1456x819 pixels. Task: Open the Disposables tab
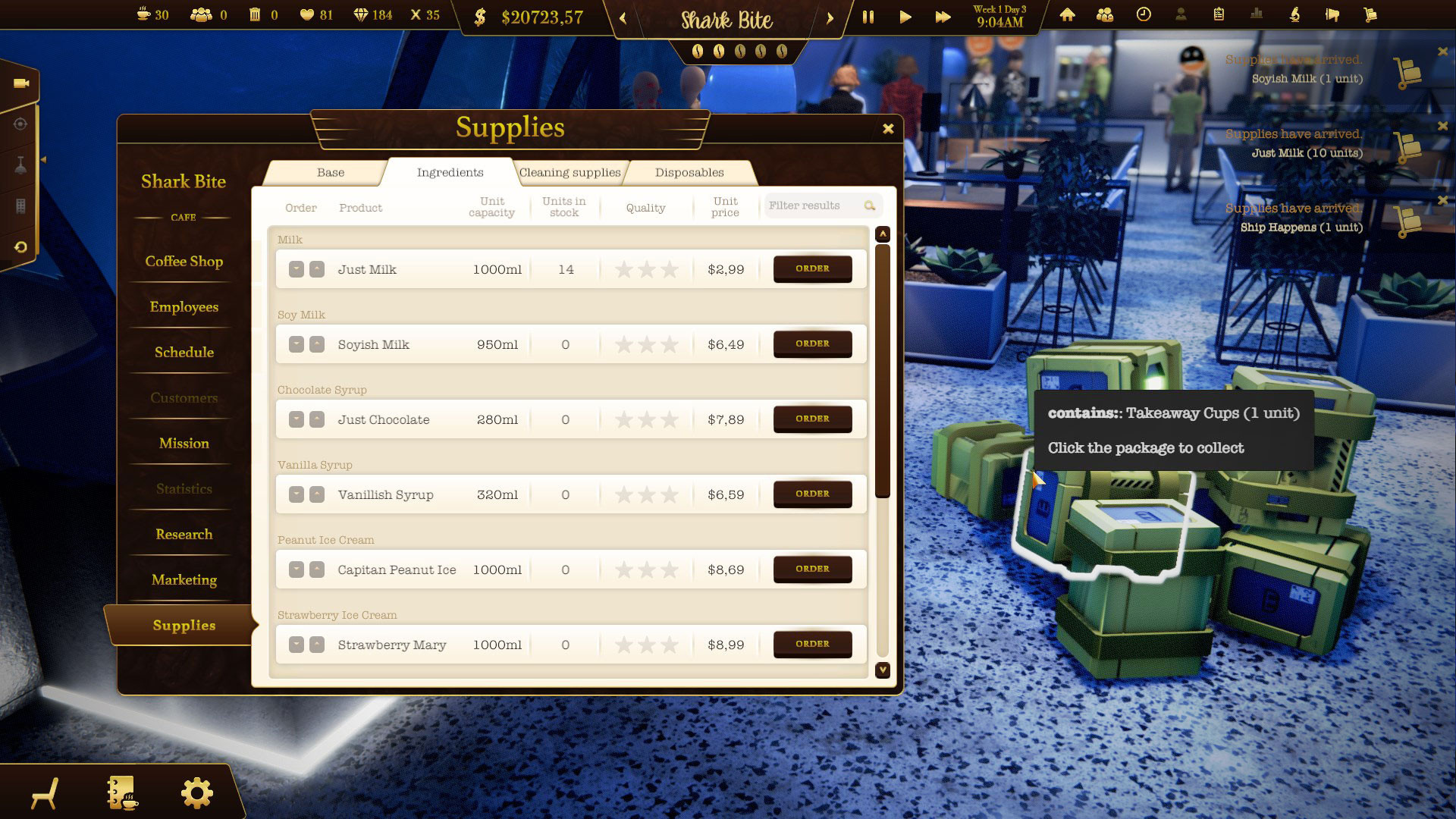(688, 172)
